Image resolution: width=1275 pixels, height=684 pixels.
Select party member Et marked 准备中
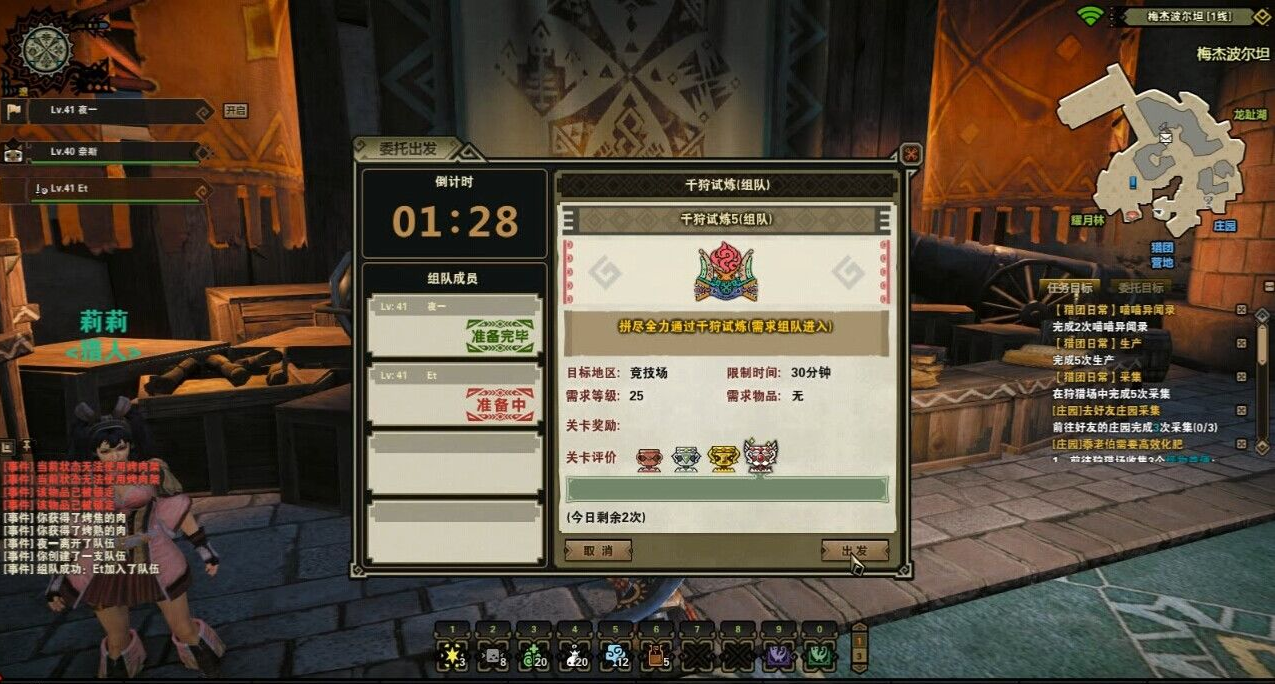point(455,396)
